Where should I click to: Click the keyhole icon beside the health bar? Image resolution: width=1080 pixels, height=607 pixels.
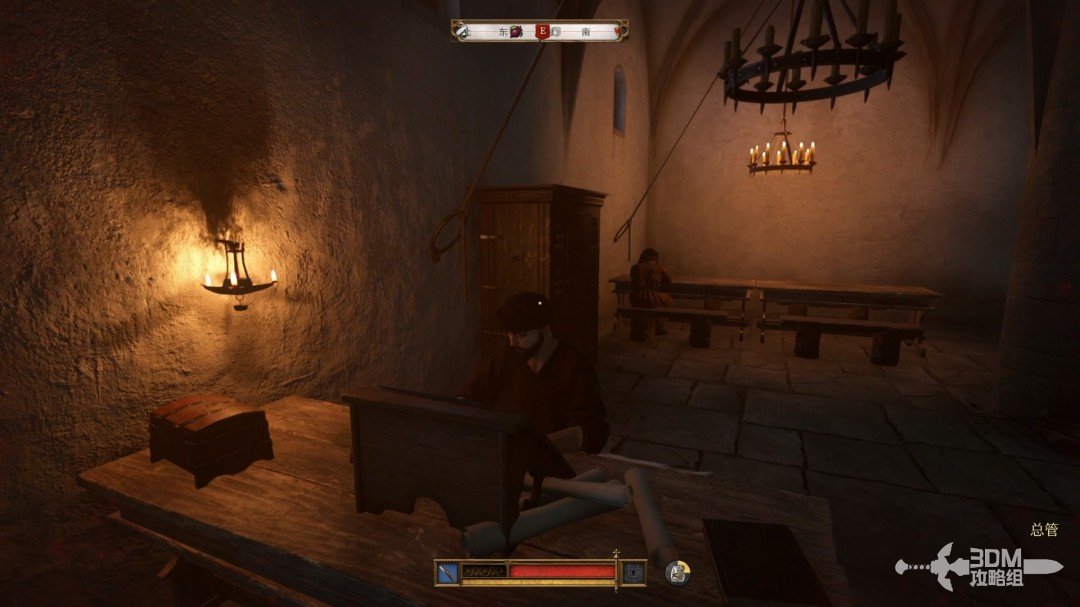633,573
